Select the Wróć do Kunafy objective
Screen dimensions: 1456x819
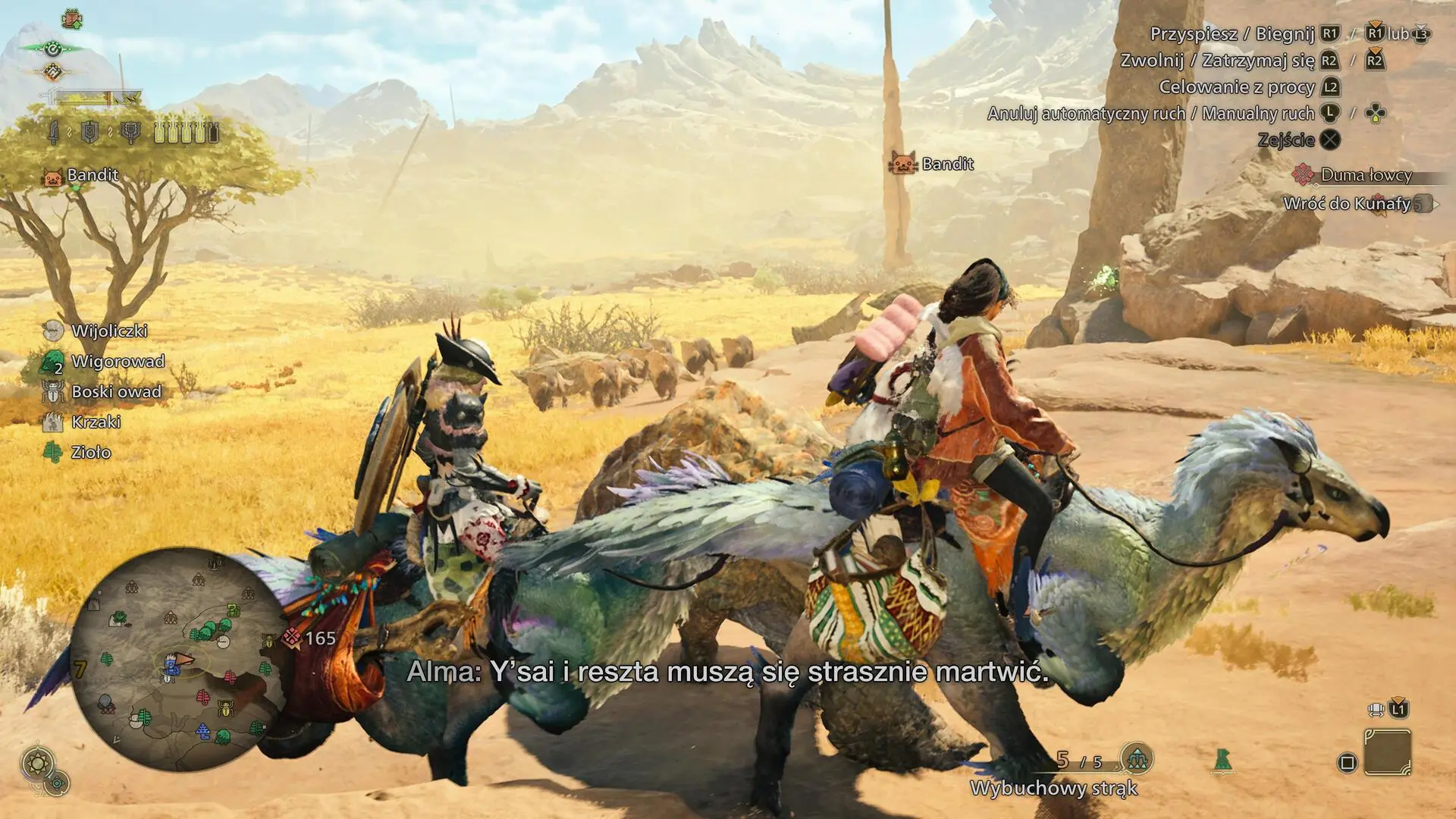point(1347,203)
